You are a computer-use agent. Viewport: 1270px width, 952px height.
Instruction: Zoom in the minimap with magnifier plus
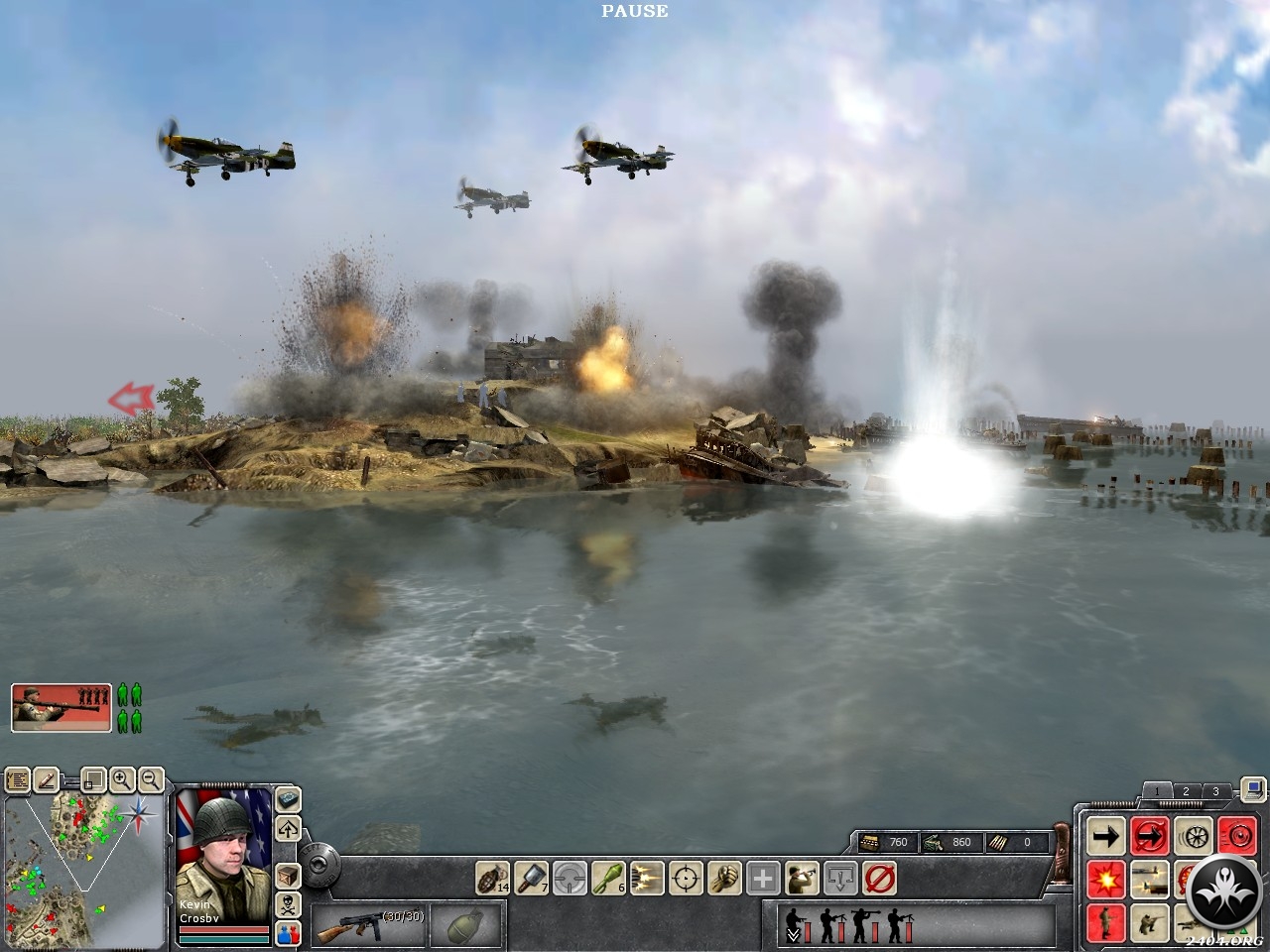122,779
